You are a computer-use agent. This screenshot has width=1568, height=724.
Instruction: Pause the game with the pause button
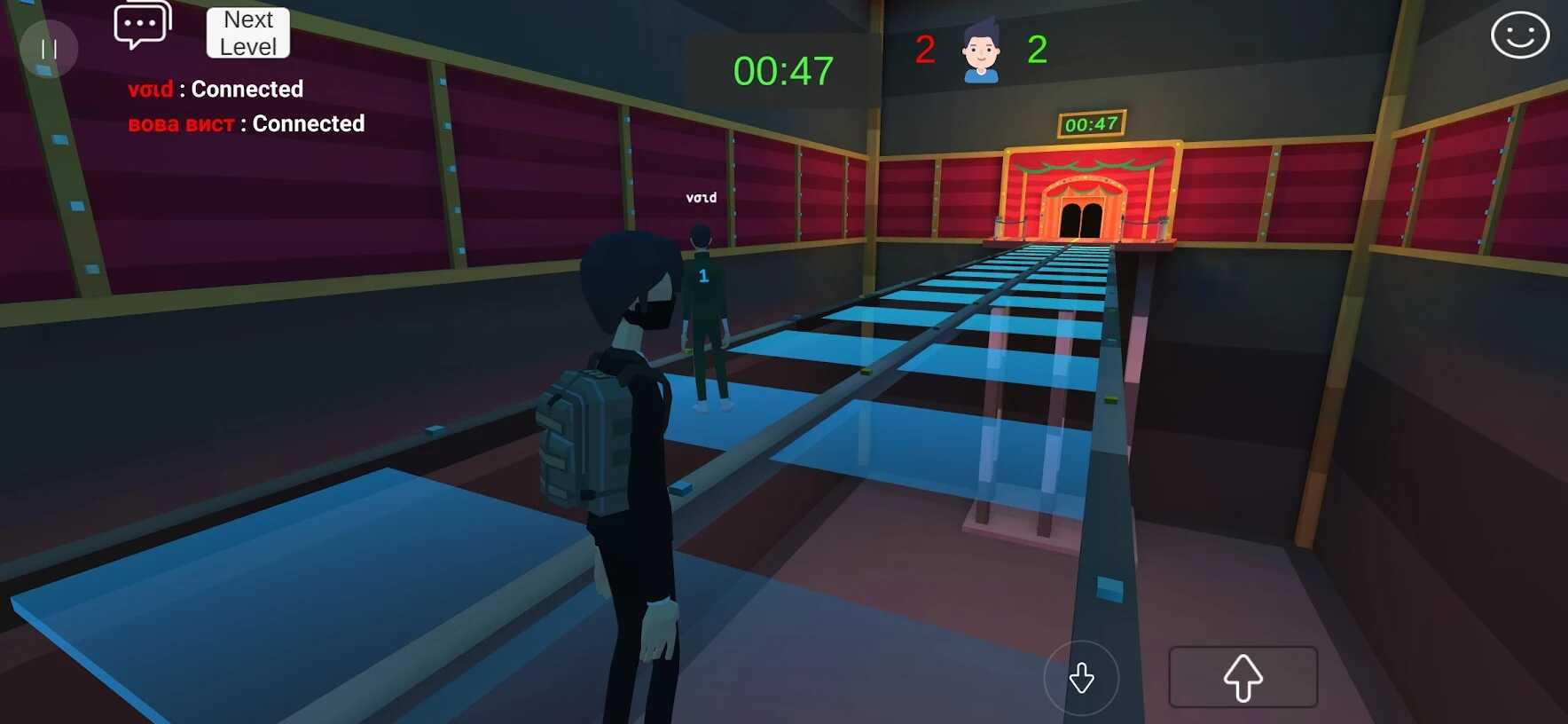coord(49,49)
